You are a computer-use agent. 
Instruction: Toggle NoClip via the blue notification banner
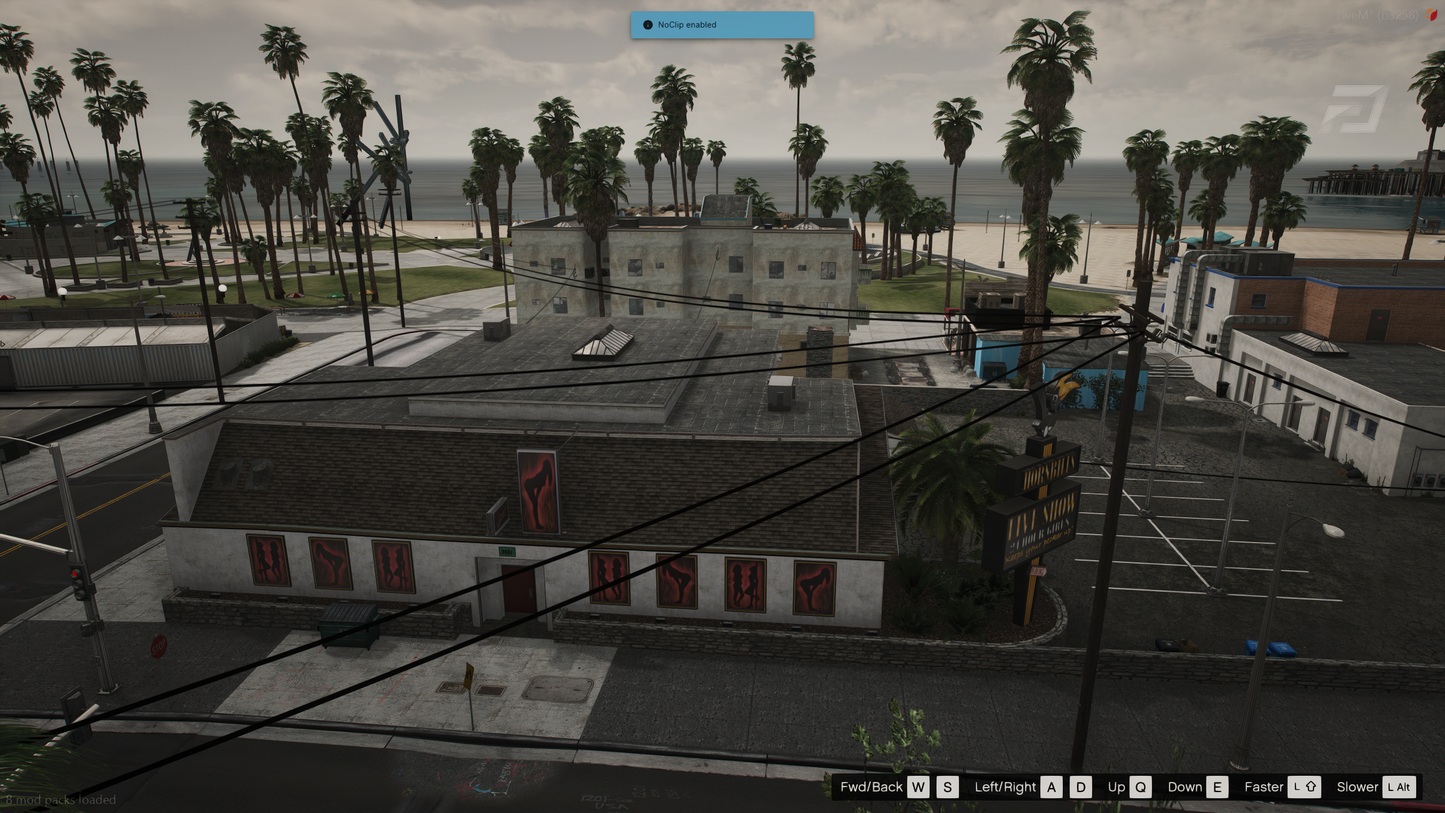pyautogui.click(x=721, y=24)
